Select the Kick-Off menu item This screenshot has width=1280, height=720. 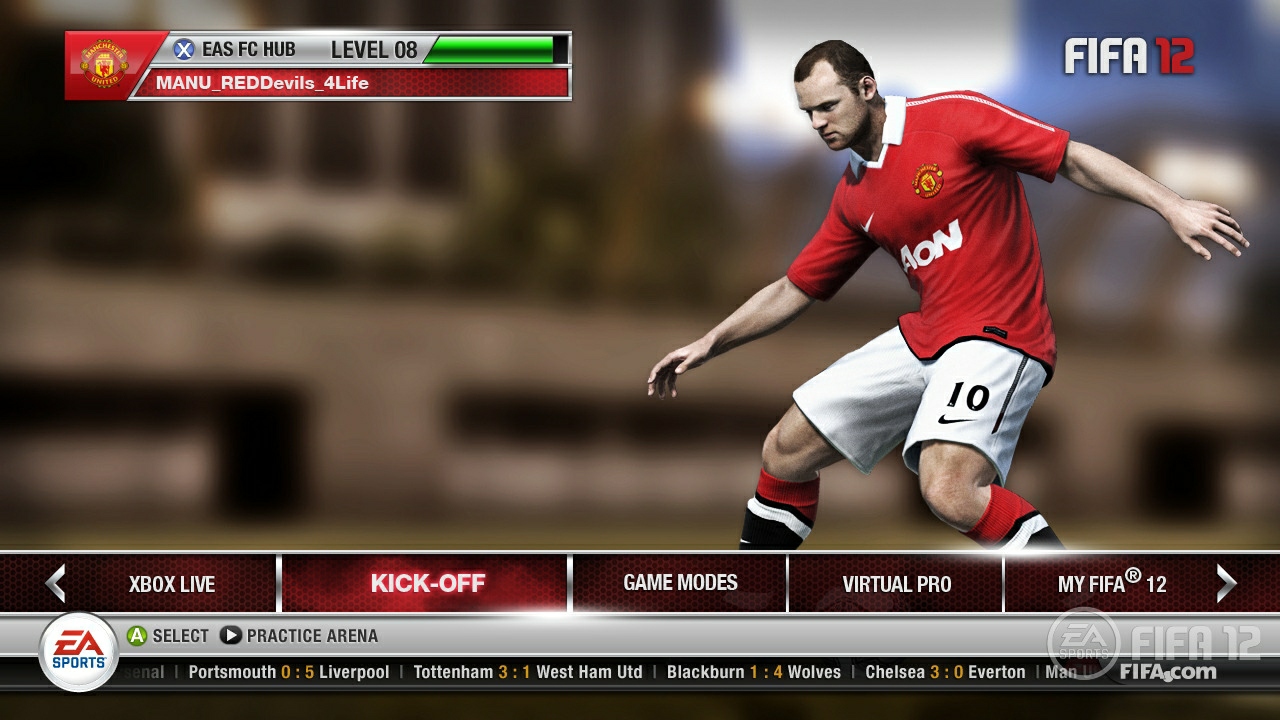[x=428, y=582]
